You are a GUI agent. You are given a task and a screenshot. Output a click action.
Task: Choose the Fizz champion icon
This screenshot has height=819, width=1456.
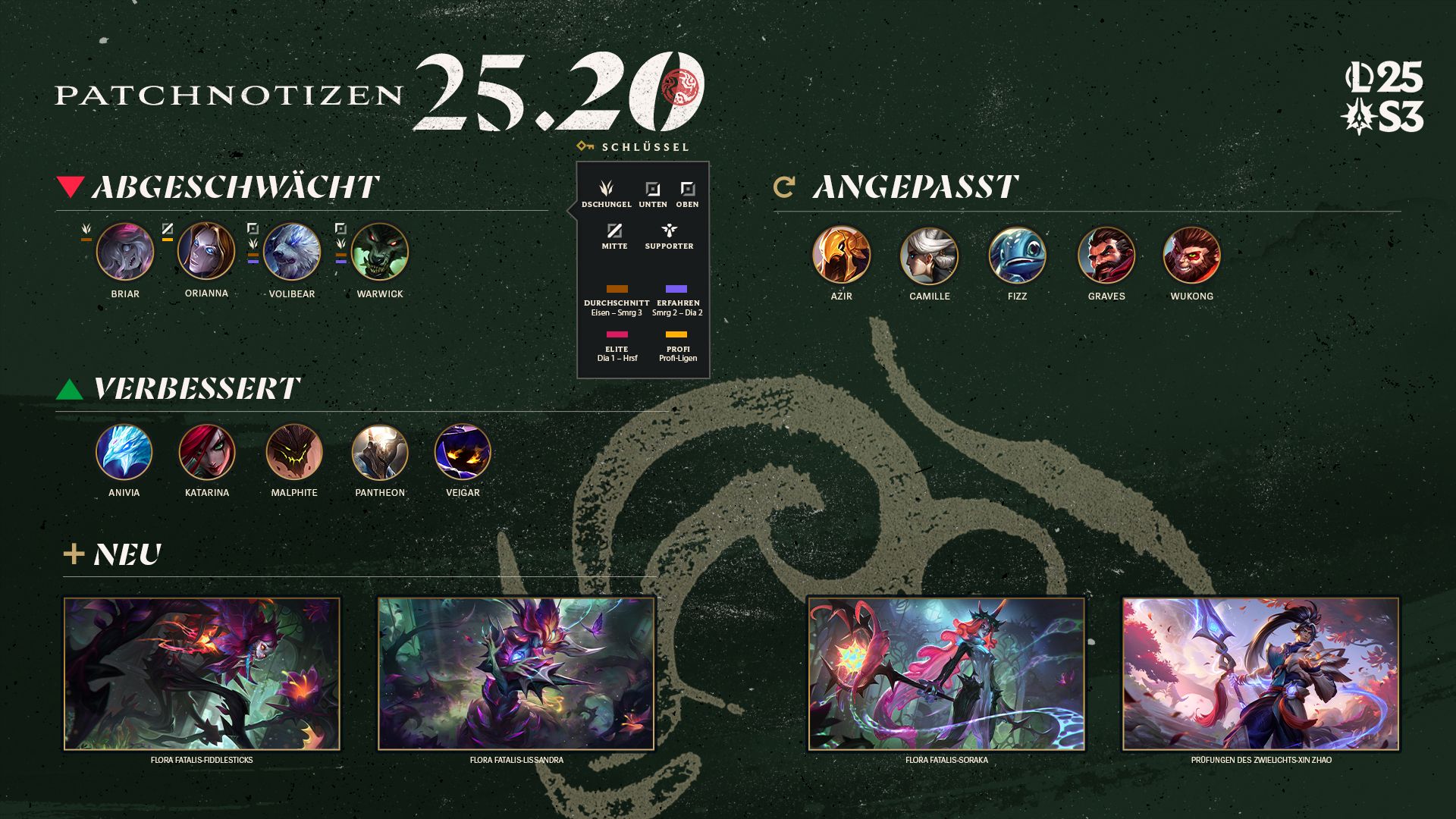(1017, 256)
